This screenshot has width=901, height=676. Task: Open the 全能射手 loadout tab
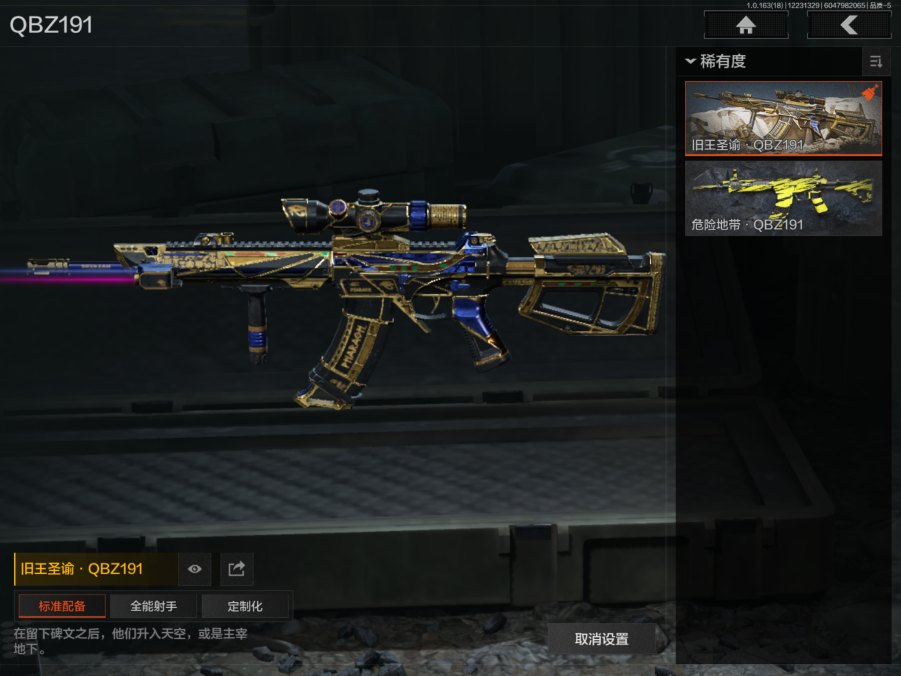[153, 606]
